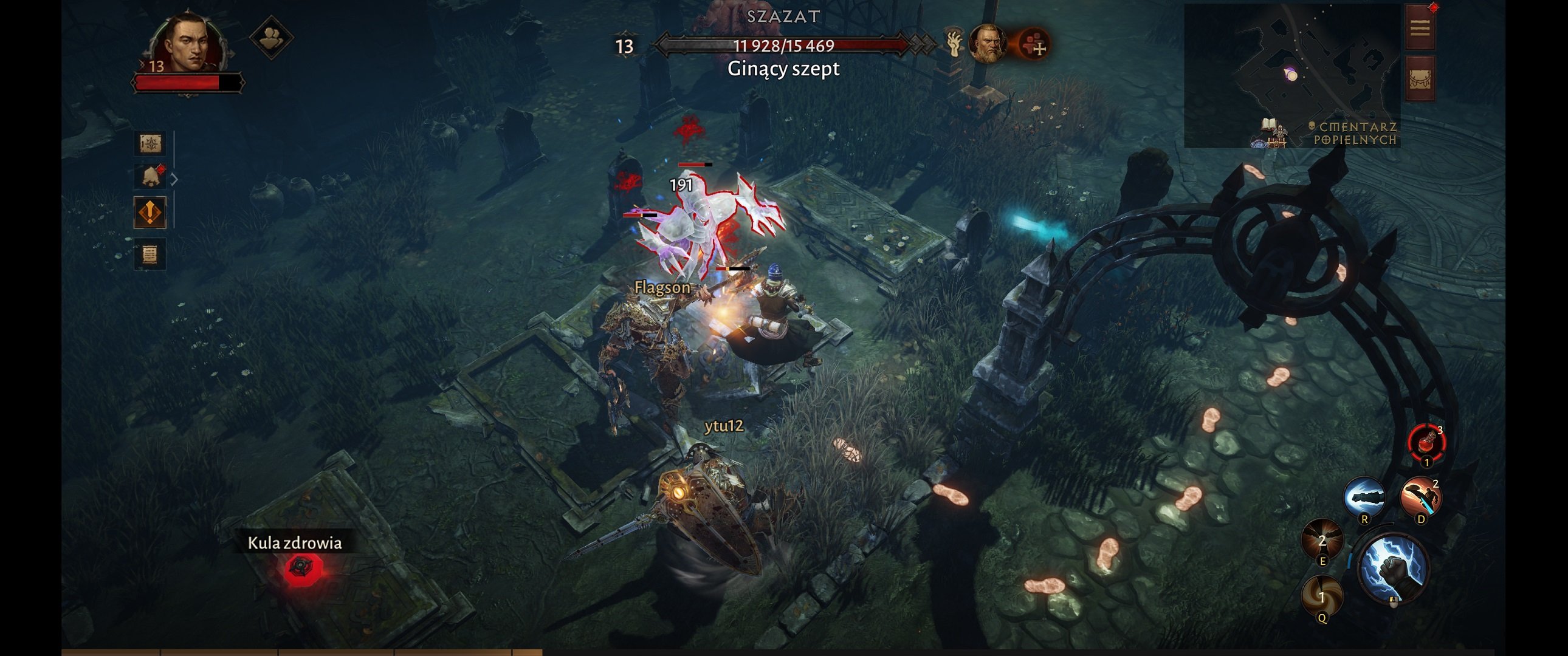Activate the blue fist dash skill
The height and width of the screenshot is (656, 1568).
1364,498
